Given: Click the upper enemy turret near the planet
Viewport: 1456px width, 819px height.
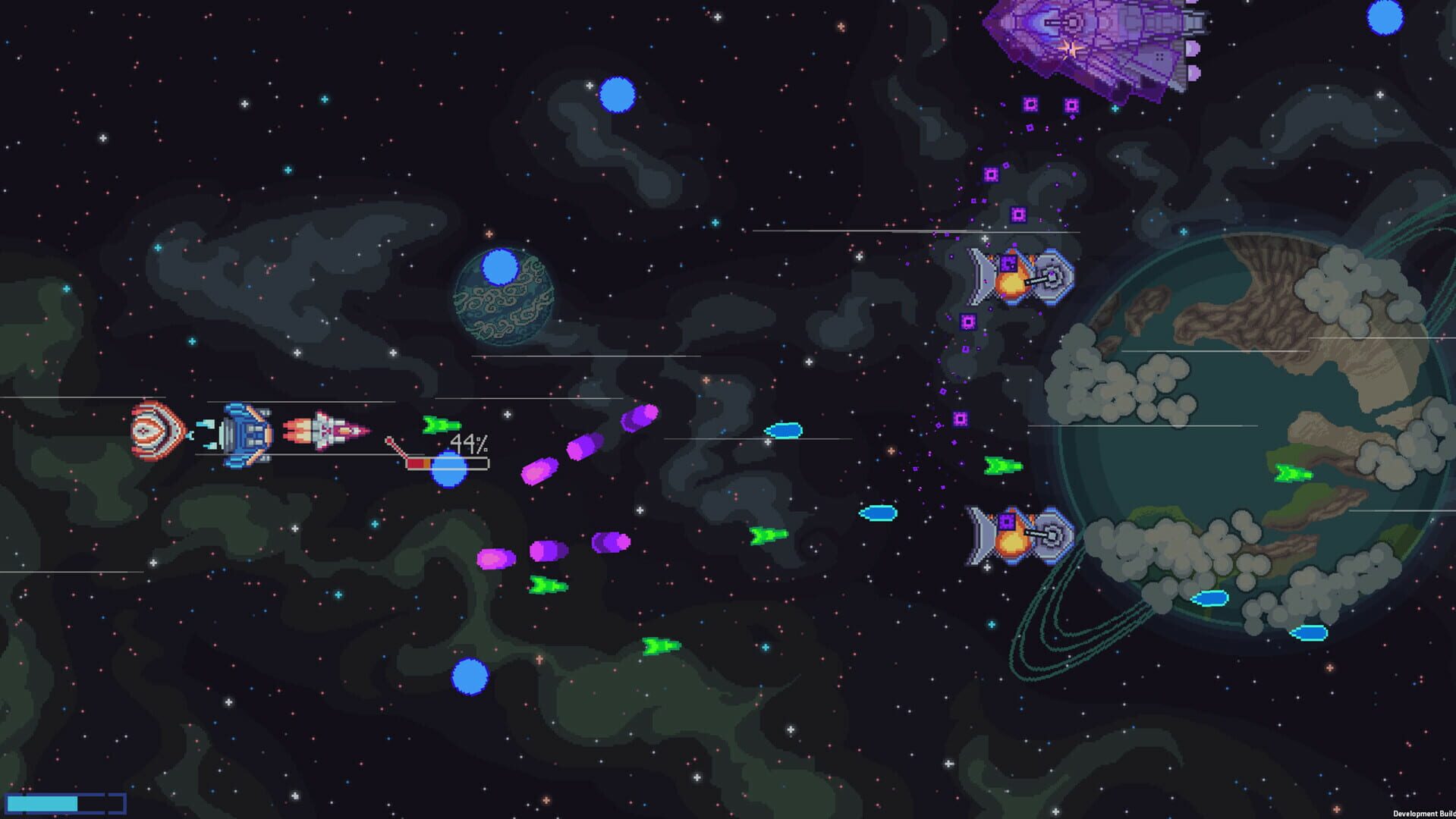Looking at the screenshot, I should coord(1017,277).
